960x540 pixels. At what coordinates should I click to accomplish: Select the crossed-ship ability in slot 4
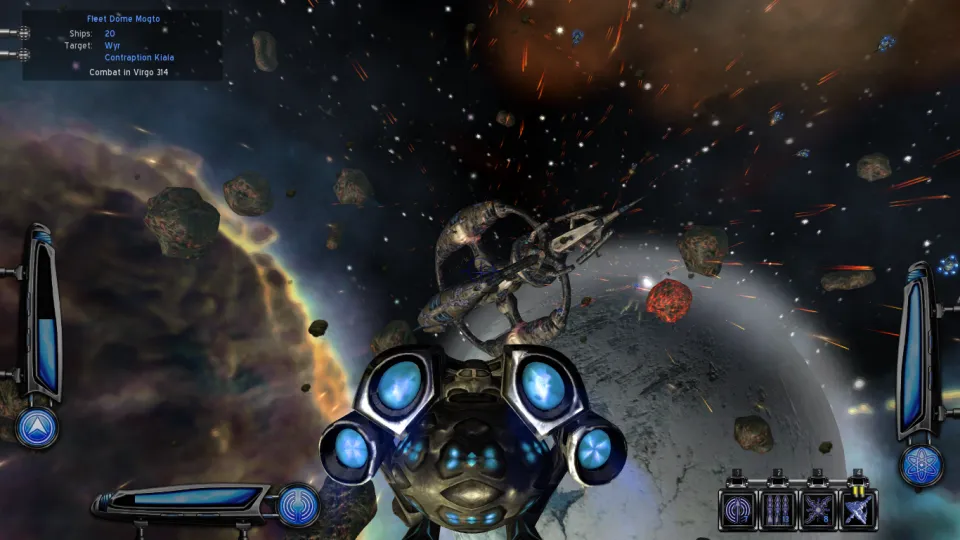[857, 508]
